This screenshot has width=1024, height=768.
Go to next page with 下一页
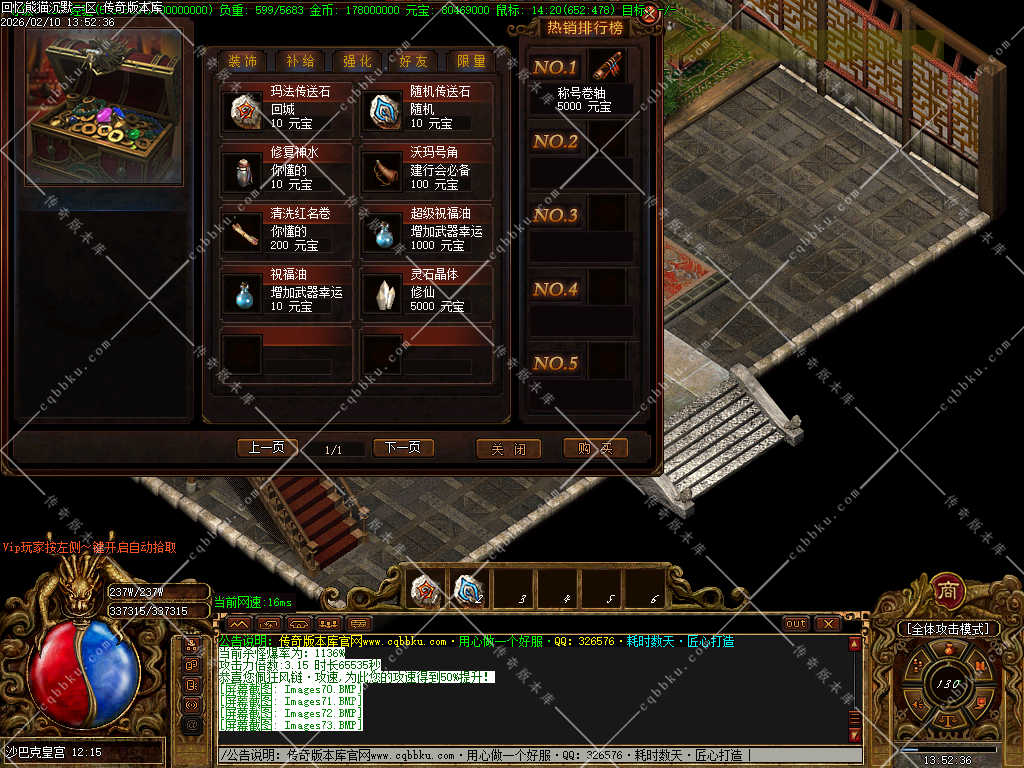pos(403,448)
